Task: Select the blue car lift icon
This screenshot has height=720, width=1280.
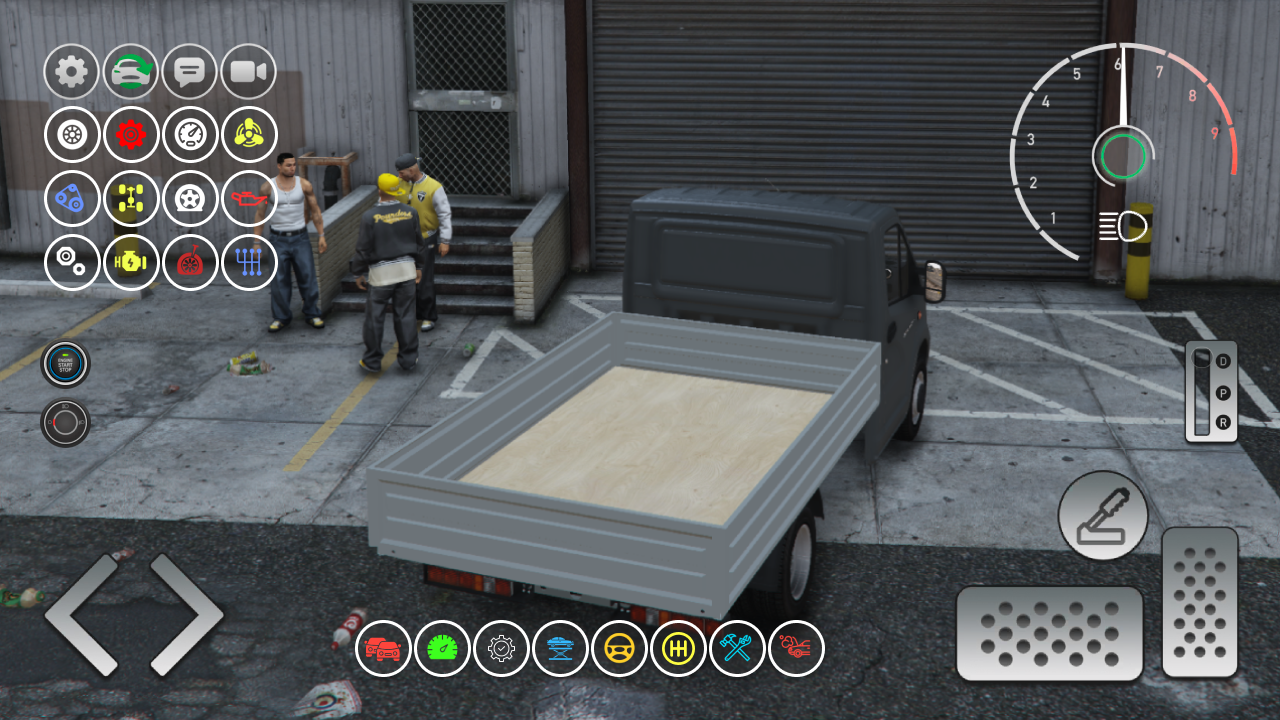Action: [561, 648]
